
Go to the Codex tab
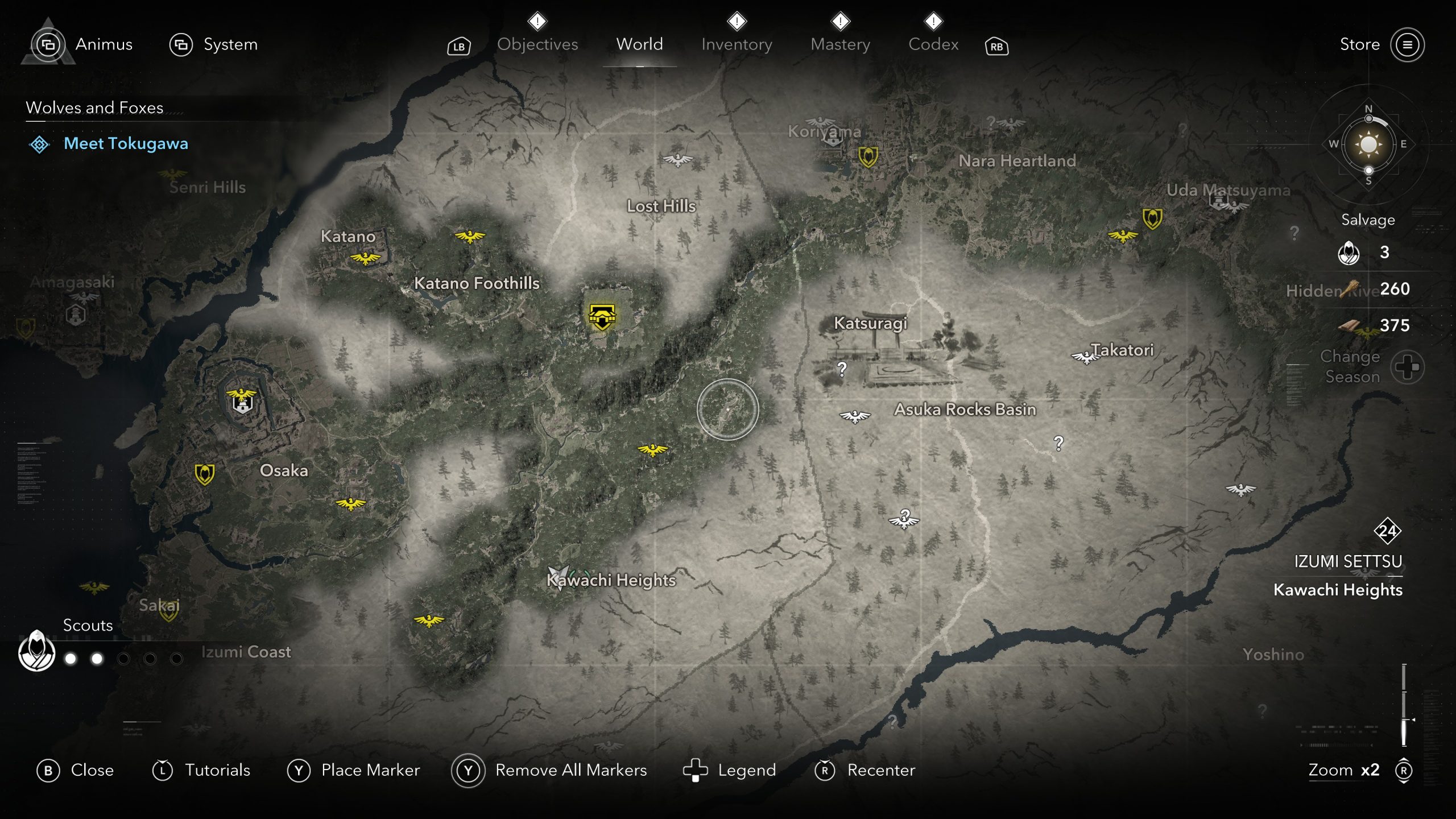[x=933, y=44]
